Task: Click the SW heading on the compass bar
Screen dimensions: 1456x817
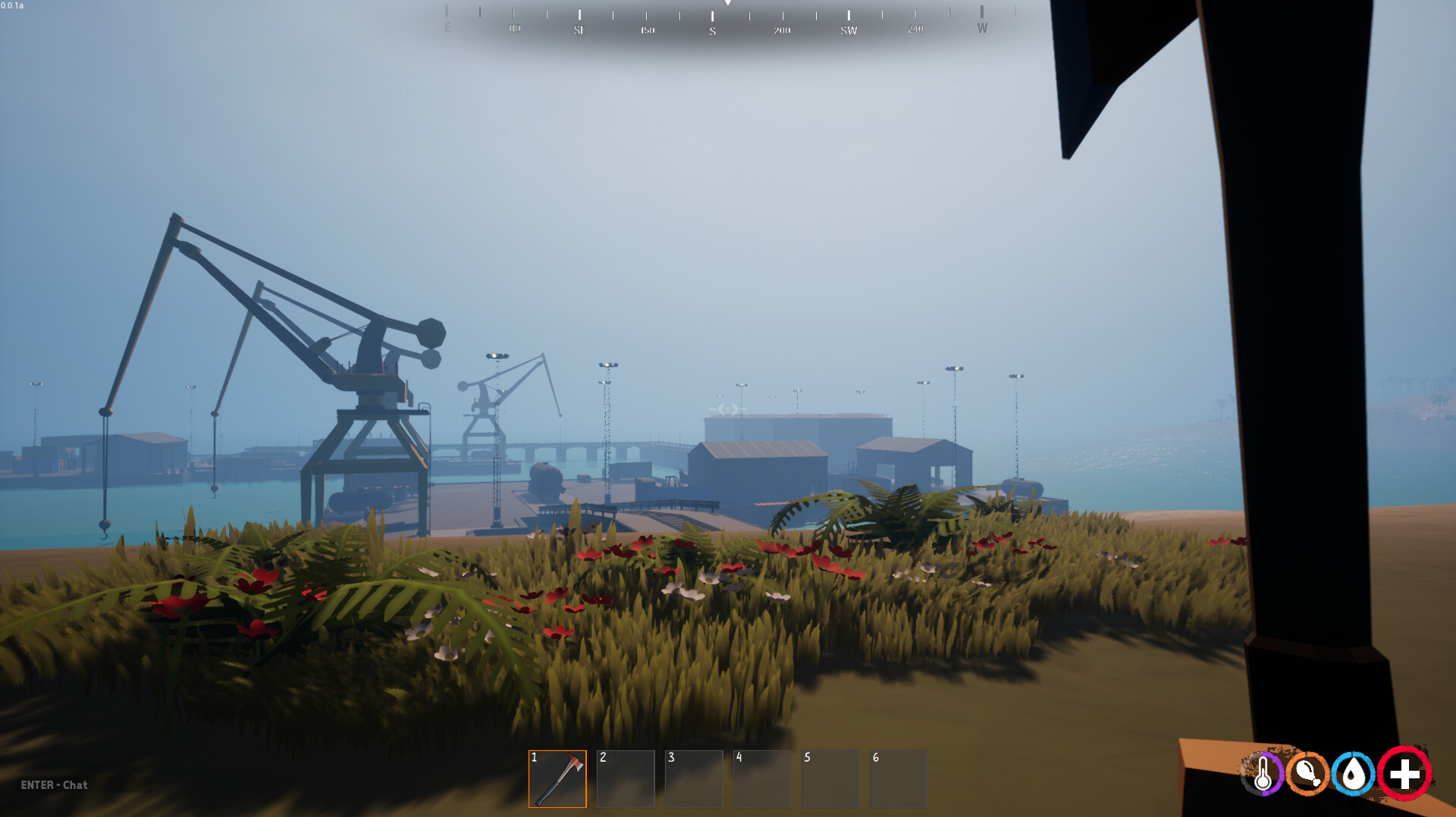Action: click(x=849, y=29)
